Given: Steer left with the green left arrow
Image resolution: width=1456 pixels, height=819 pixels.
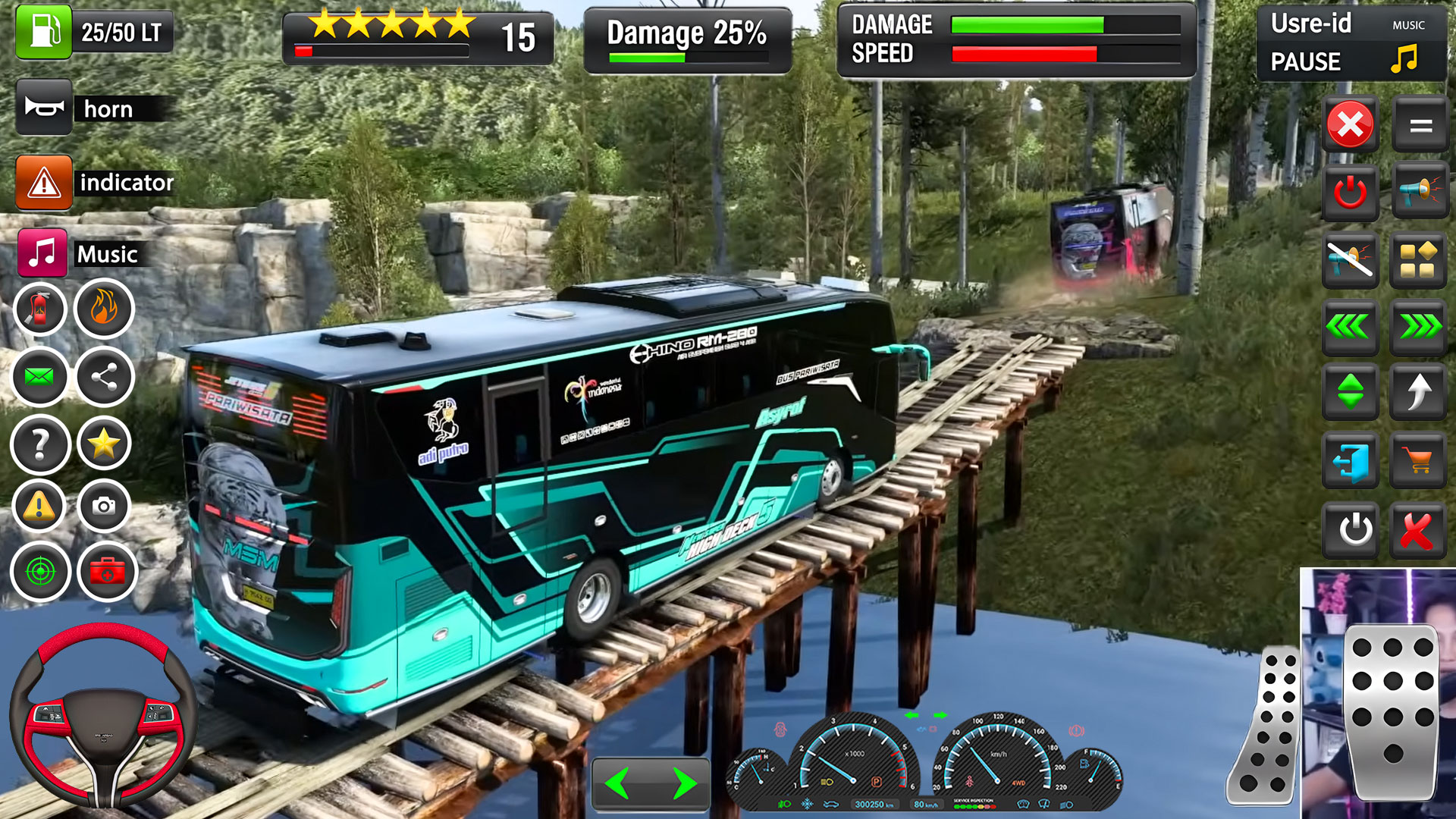Looking at the screenshot, I should (x=618, y=783).
